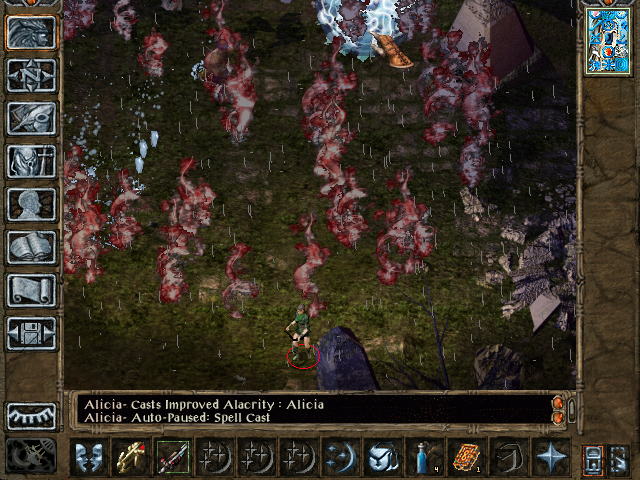Viewport: 640px width, 480px height.
Task: Open the priest scroll screen
Action: pos(31,290)
